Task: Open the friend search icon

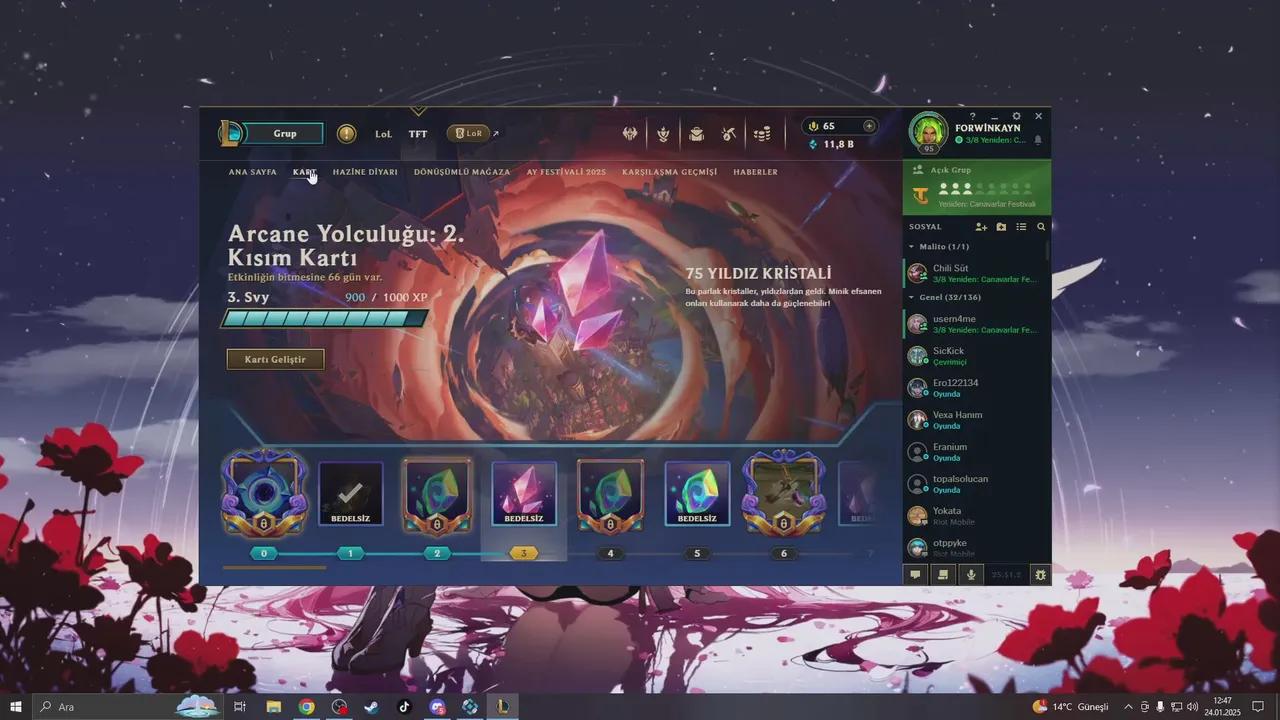Action: pyautogui.click(x=1042, y=227)
